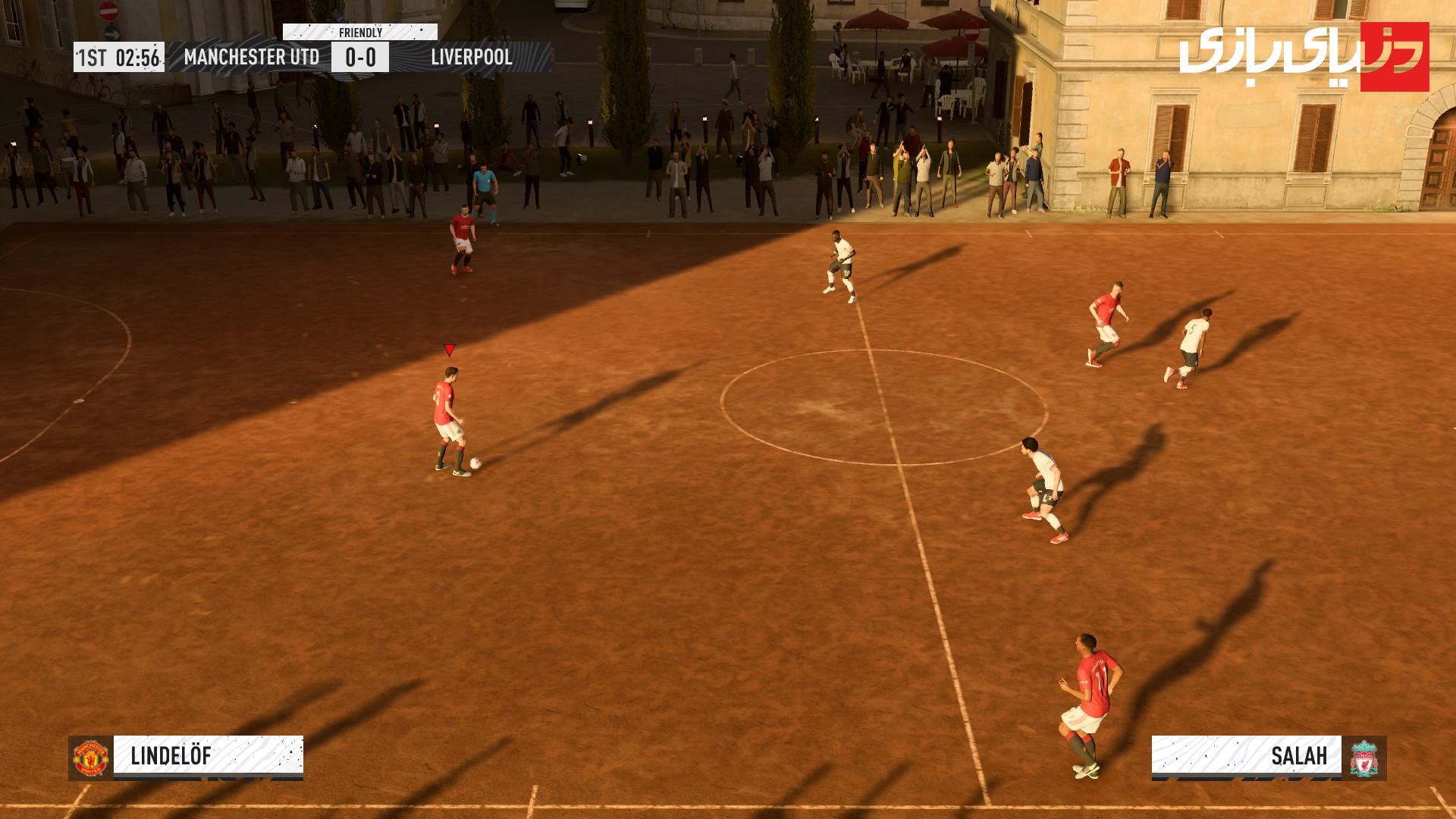The height and width of the screenshot is (819, 1456).
Task: Select the Lindelöf player name panel
Action: point(208,756)
